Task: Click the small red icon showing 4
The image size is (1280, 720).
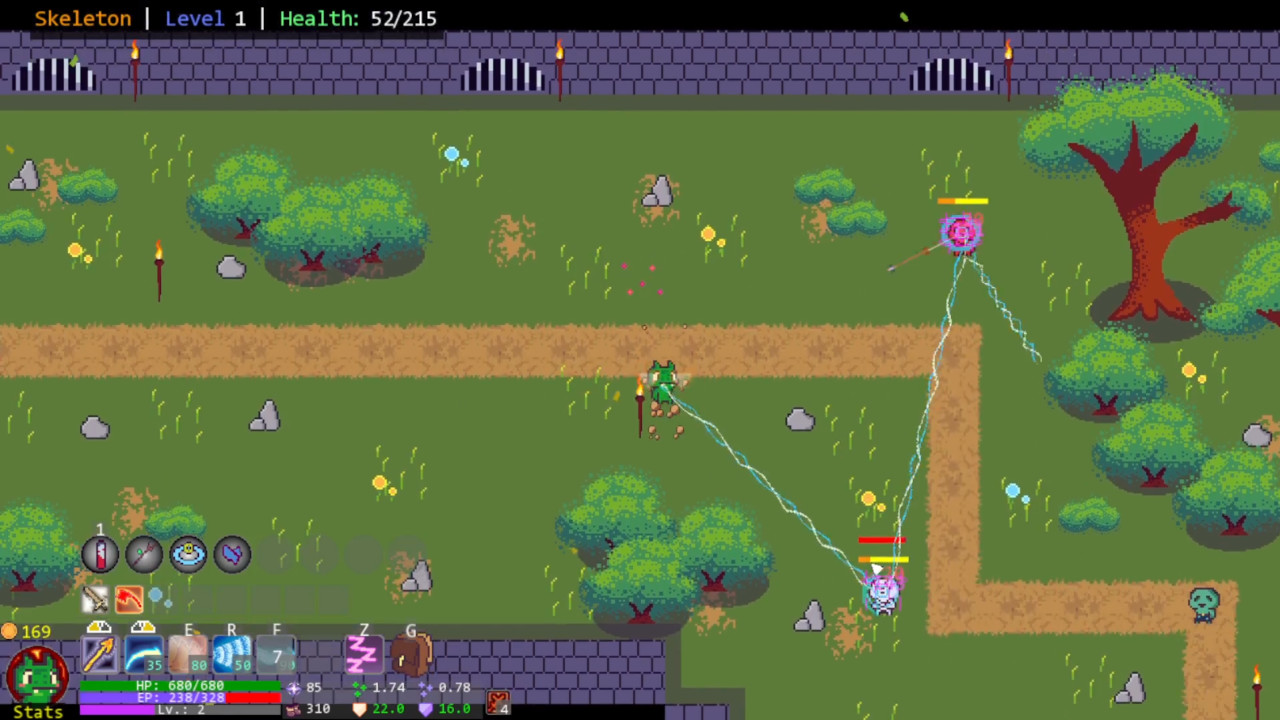Action: pyautogui.click(x=498, y=703)
